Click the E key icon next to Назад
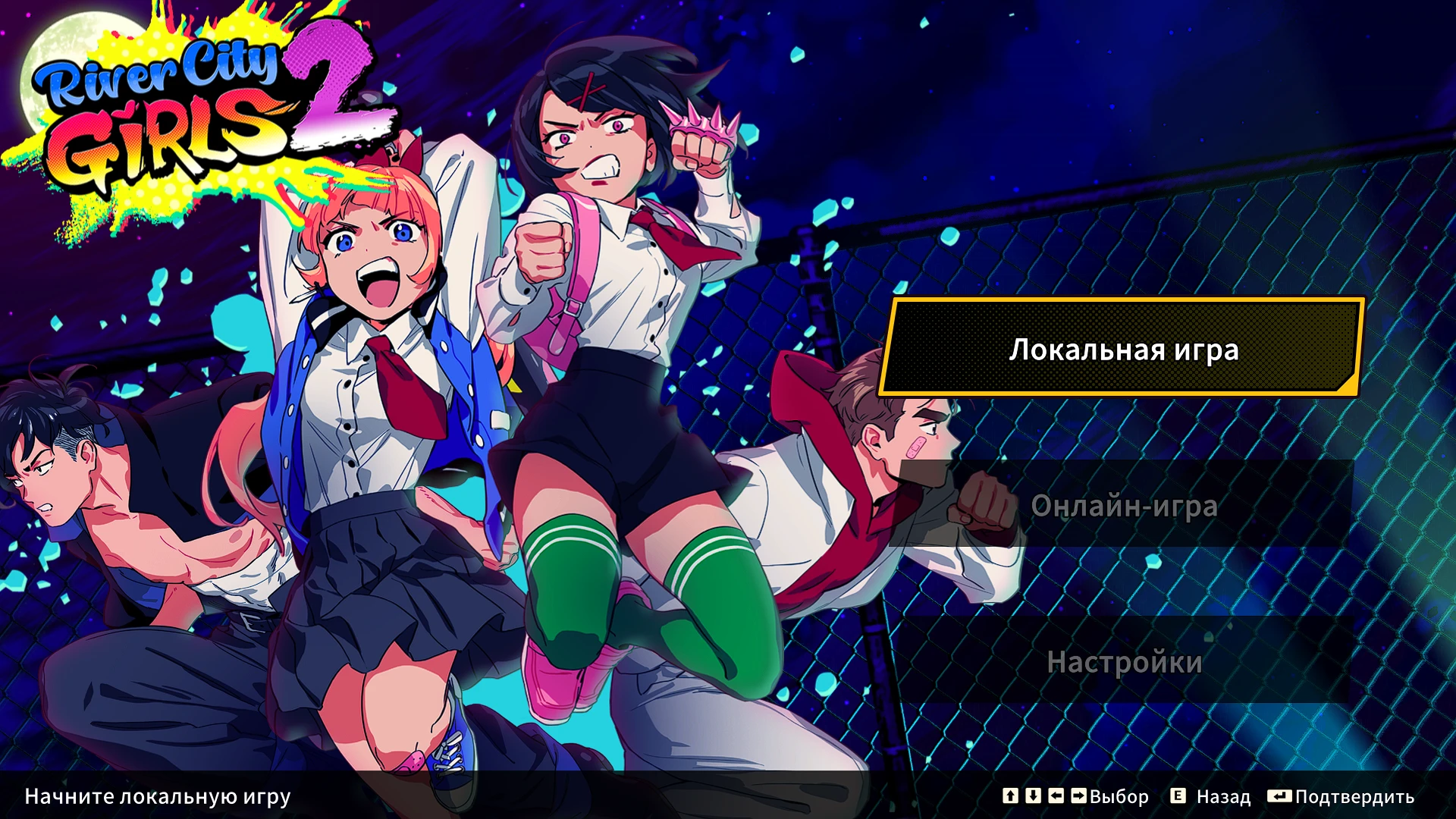This screenshot has height=819, width=1456. point(1178,797)
